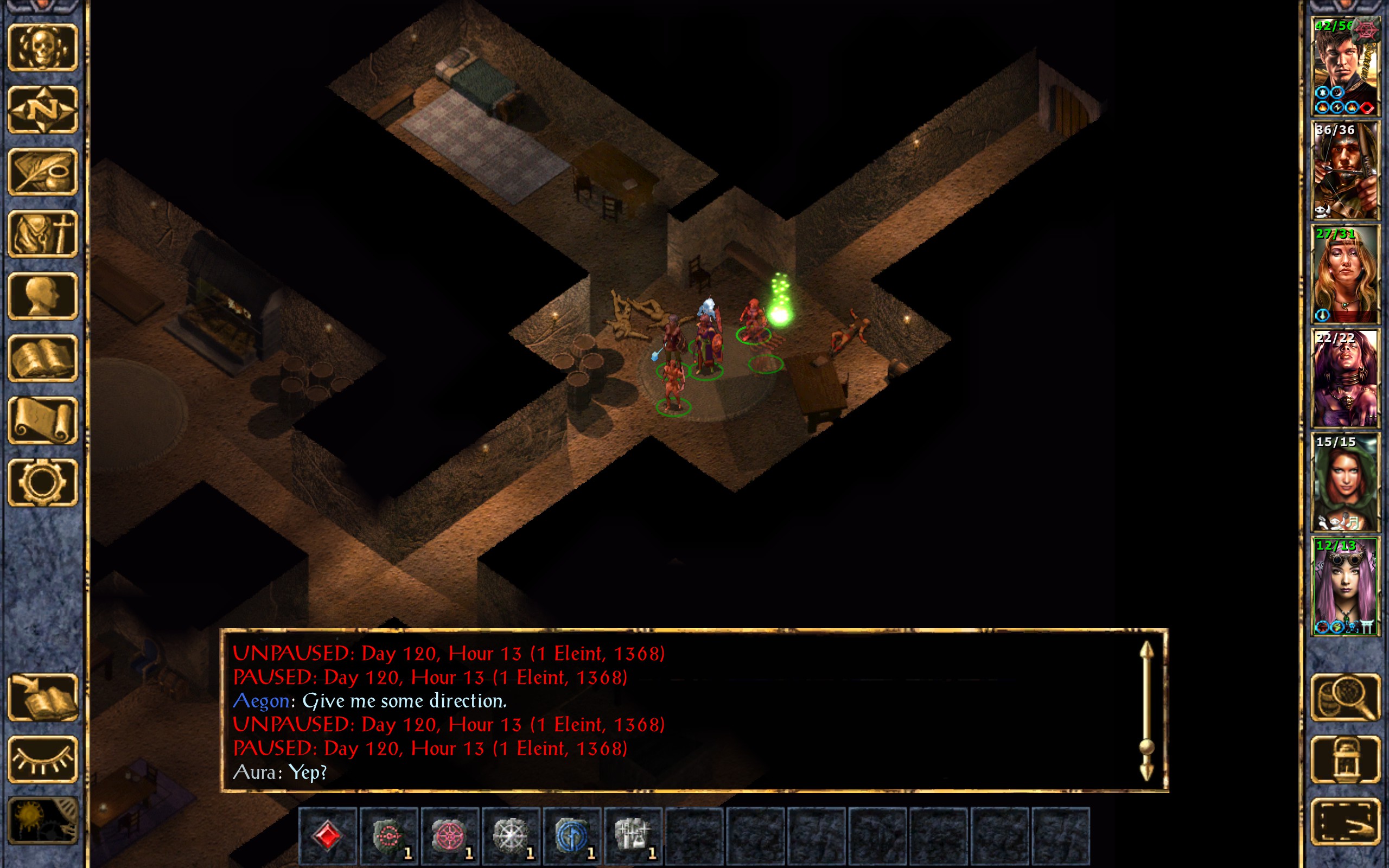Click the quick save book button

pos(43,697)
